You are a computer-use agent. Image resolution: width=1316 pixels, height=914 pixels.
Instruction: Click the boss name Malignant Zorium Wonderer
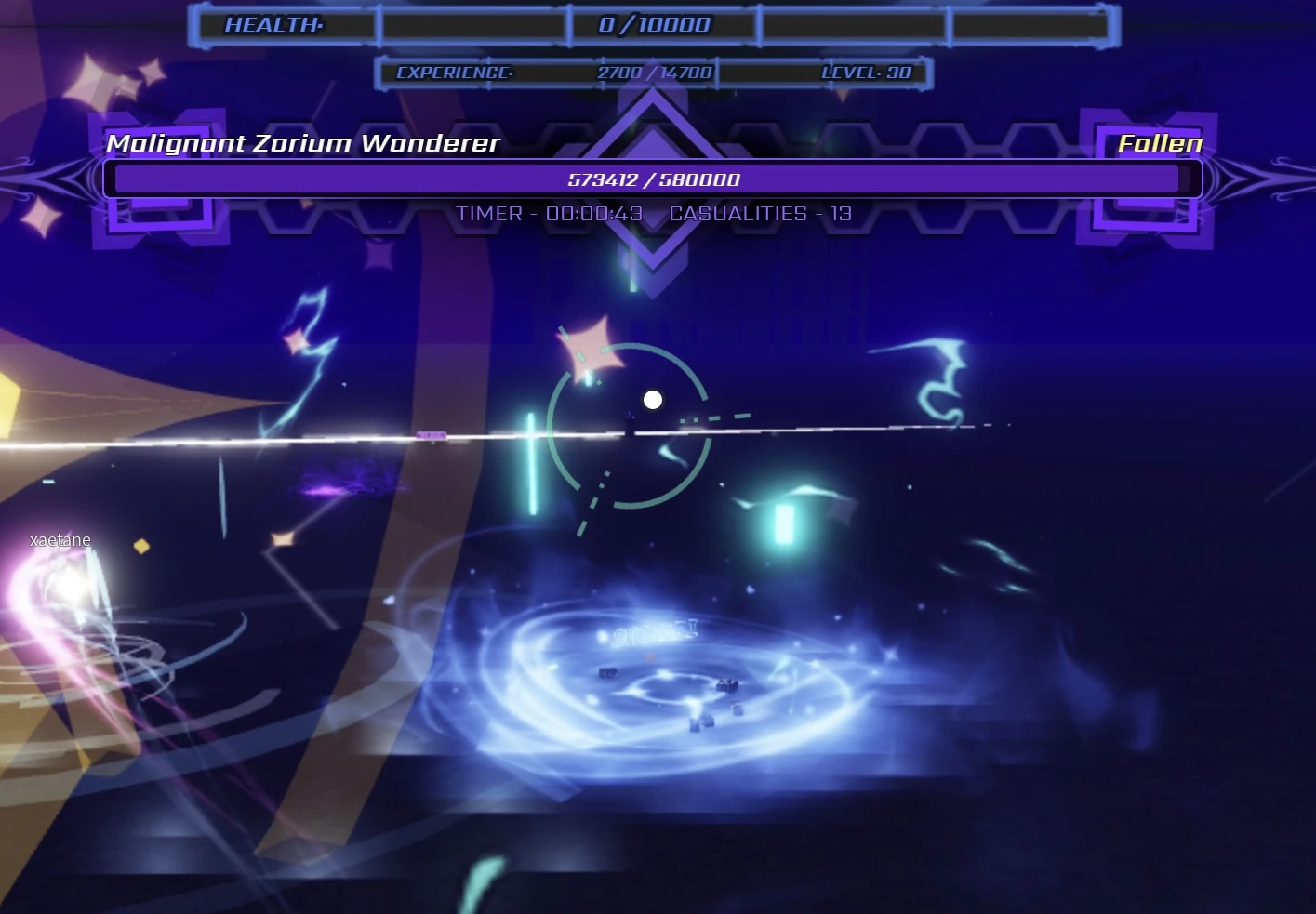click(x=304, y=143)
